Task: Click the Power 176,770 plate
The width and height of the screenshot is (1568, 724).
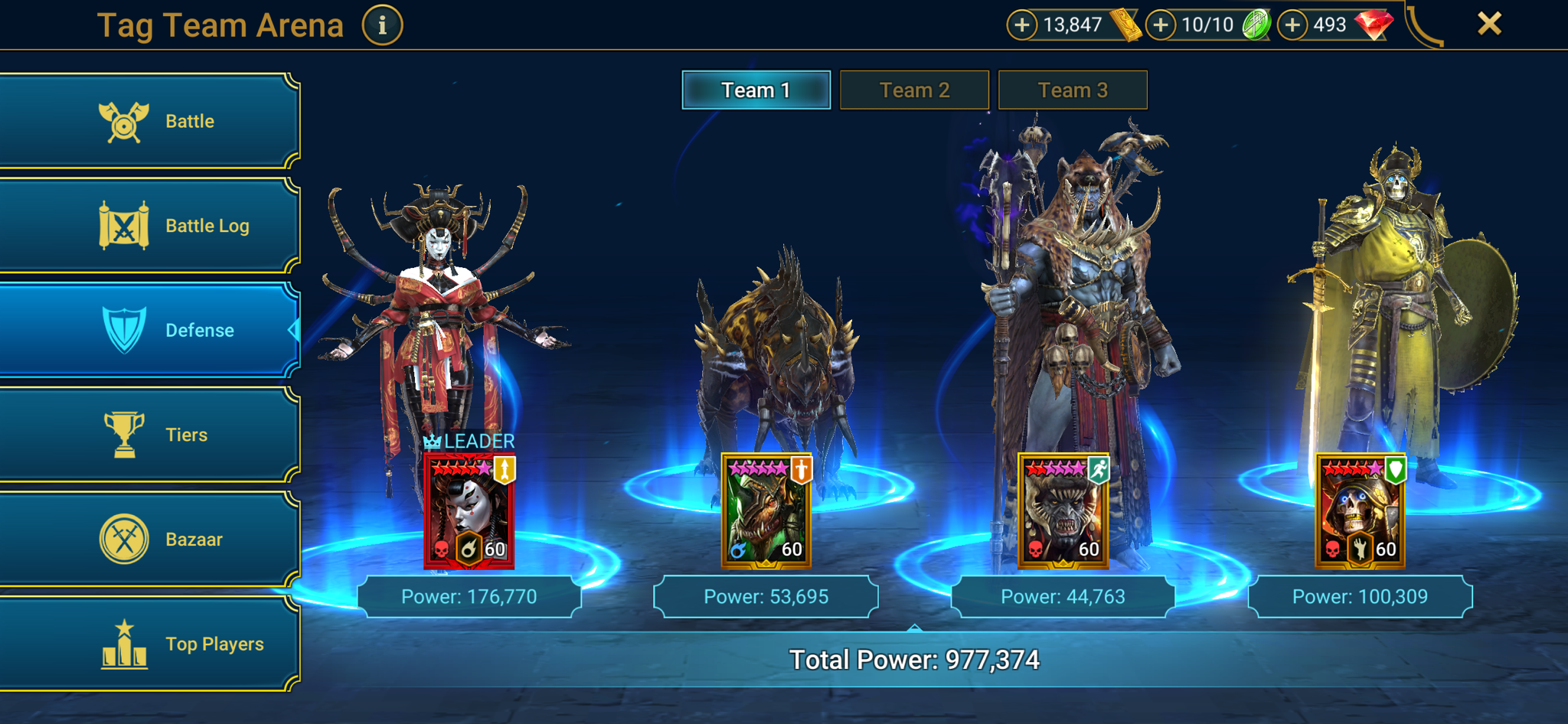Action: 469,595
